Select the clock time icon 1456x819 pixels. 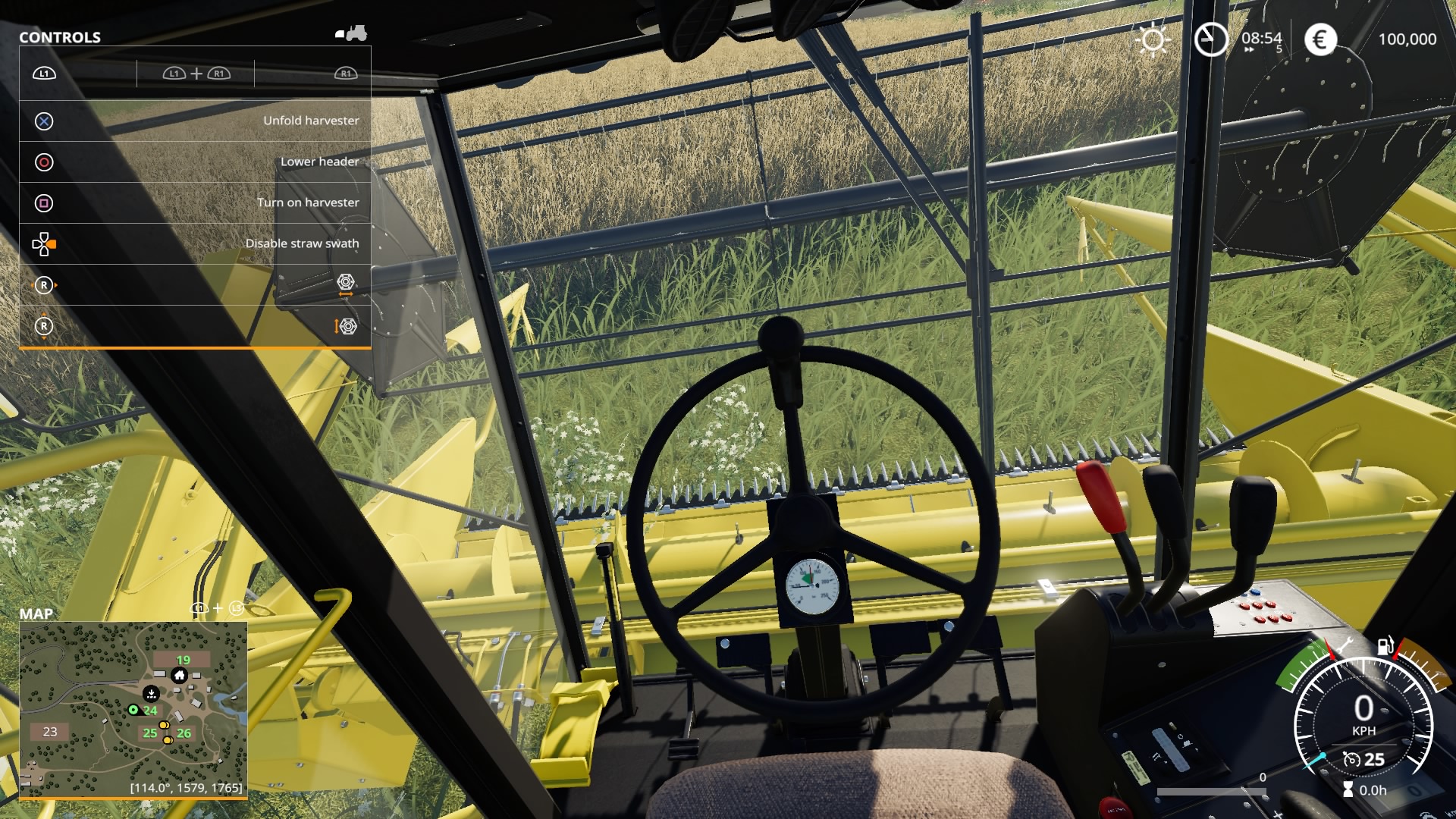pos(1210,39)
